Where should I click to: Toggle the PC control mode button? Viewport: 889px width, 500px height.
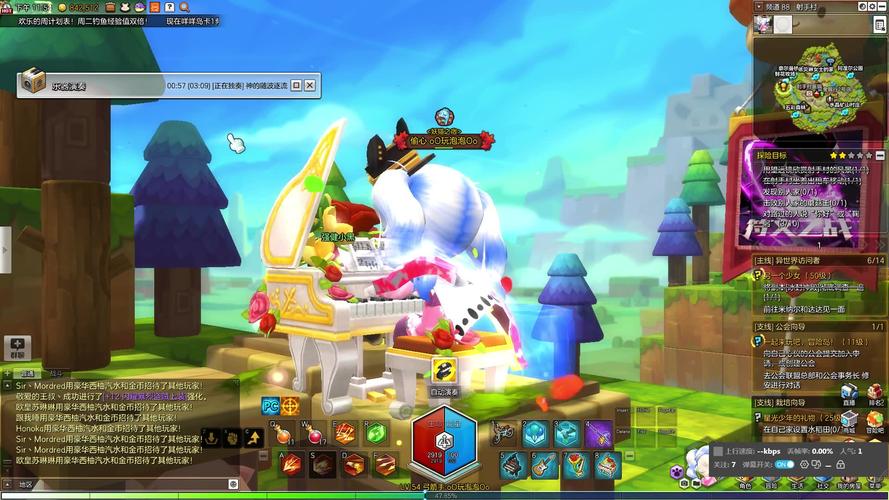[x=270, y=405]
